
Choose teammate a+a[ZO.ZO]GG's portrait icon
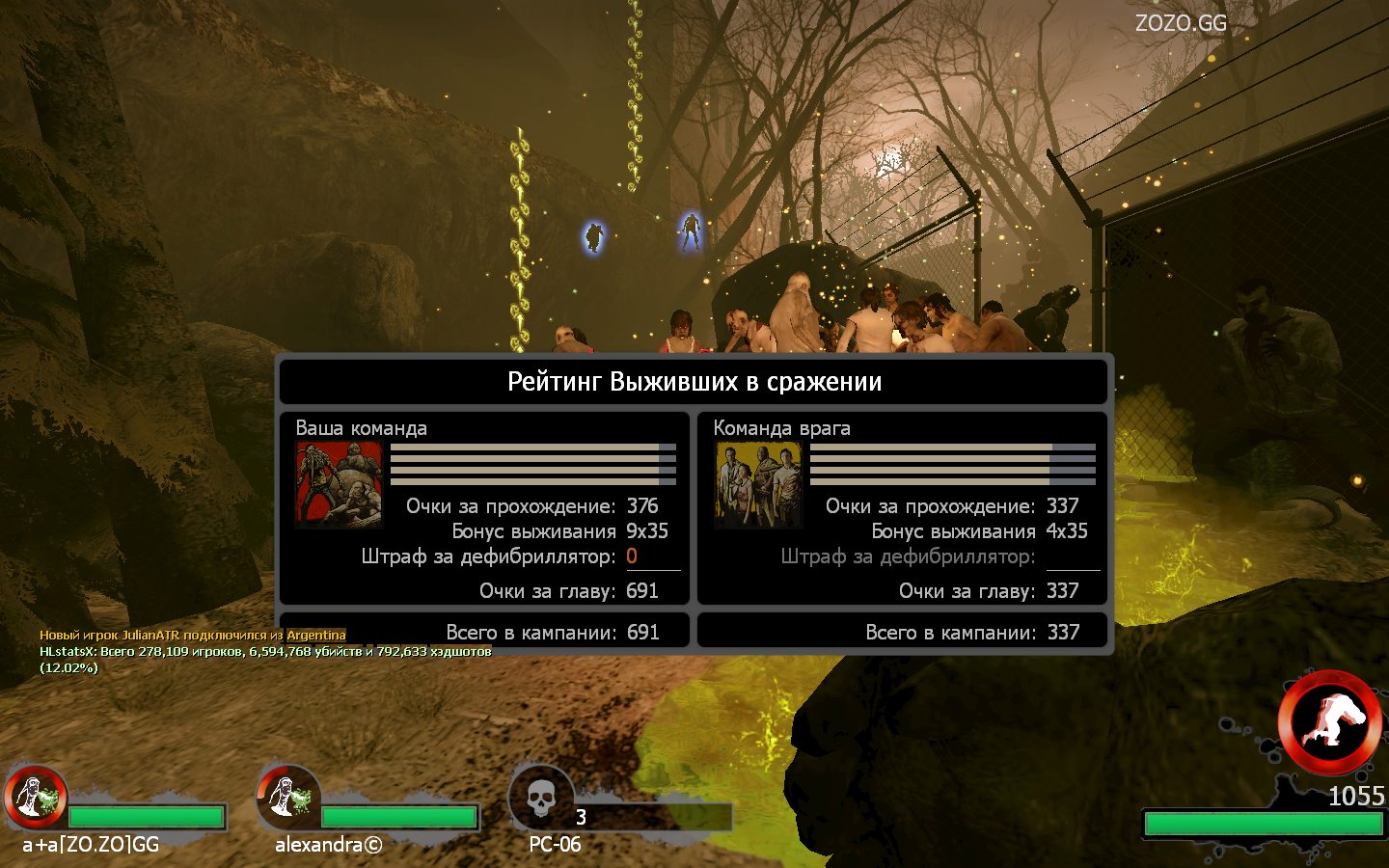point(35,797)
